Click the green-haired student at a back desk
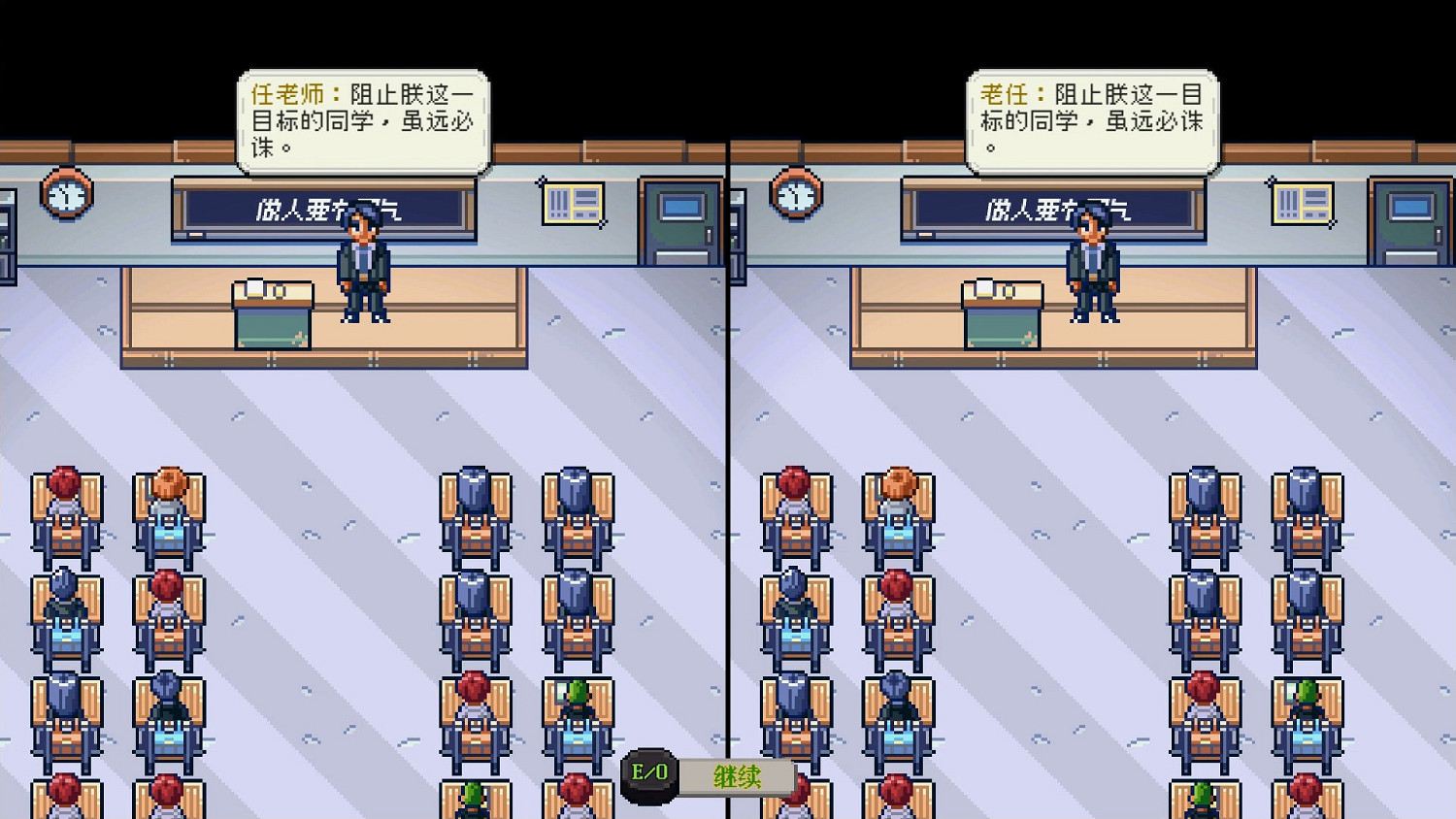Image resolution: width=1456 pixels, height=819 pixels. (x=575, y=694)
